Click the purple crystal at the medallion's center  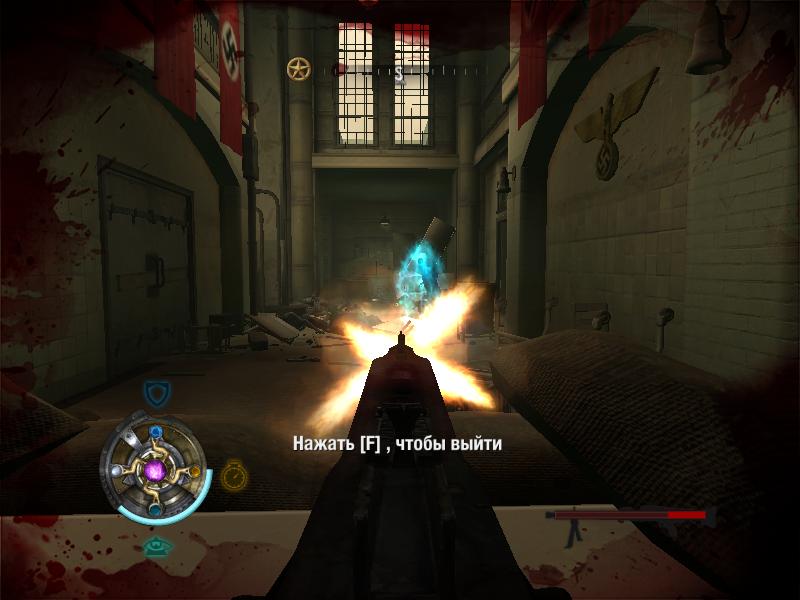click(154, 468)
